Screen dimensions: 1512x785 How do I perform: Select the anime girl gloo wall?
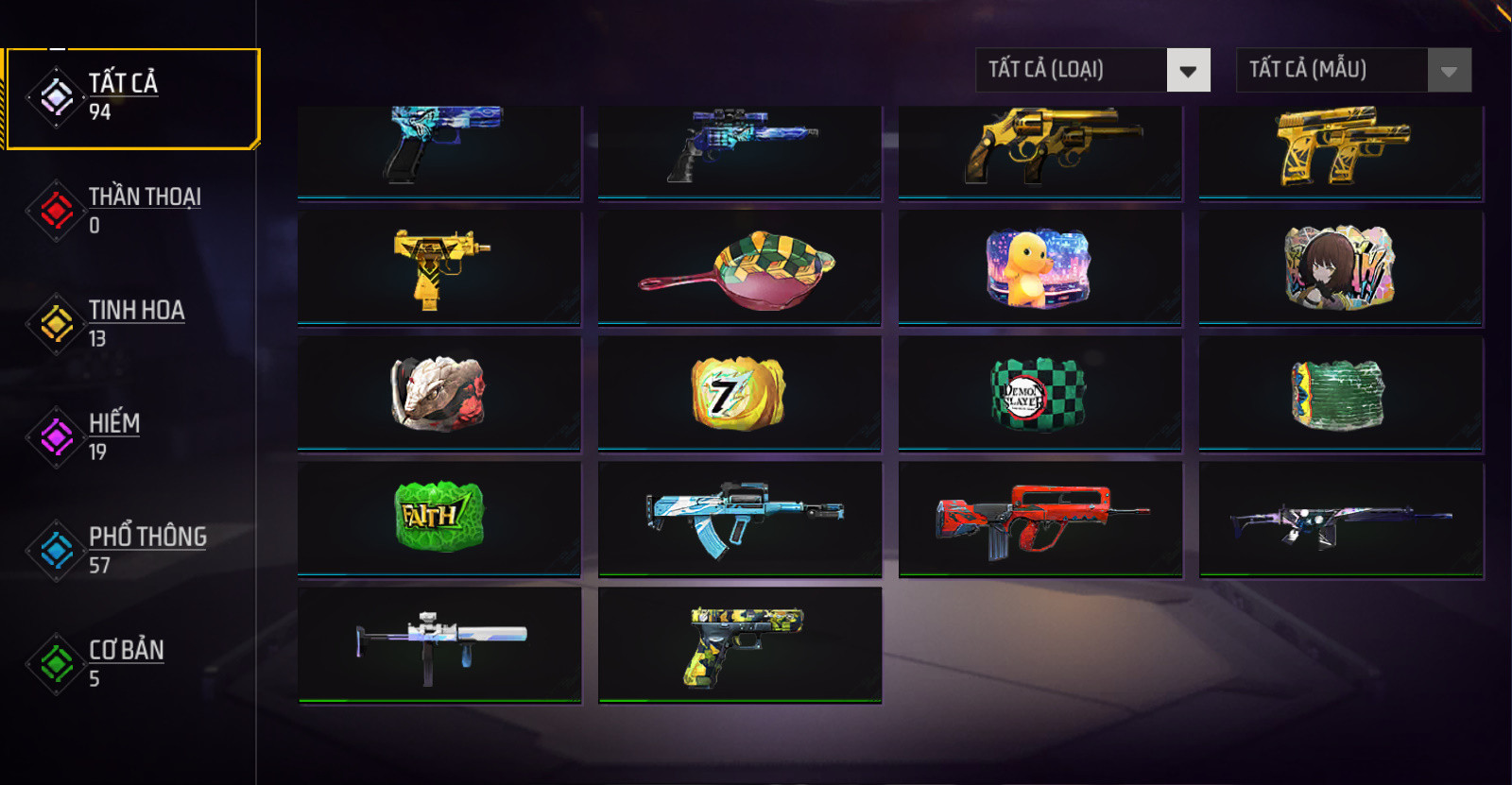click(1340, 268)
